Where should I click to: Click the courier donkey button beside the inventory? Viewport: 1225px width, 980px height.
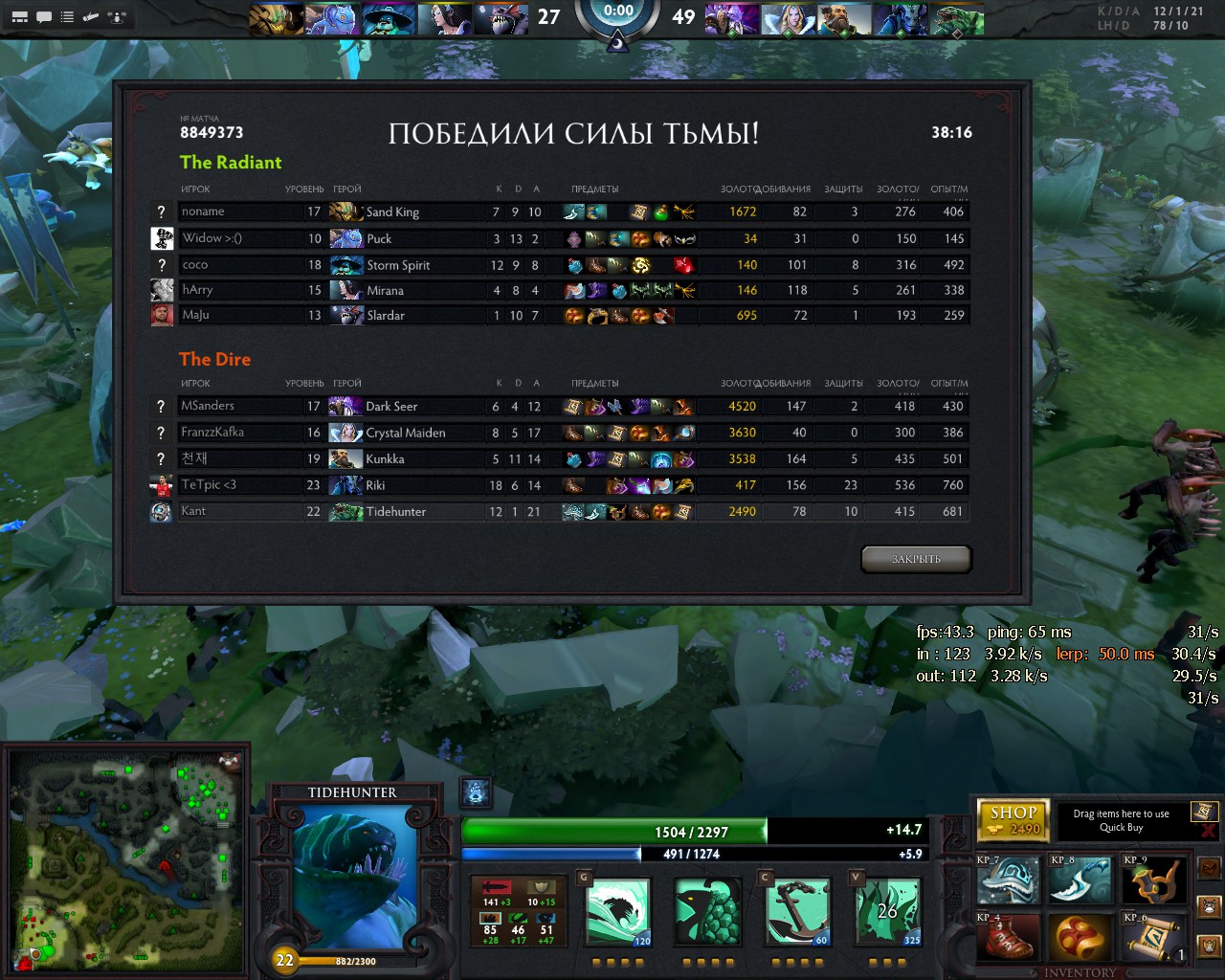tap(1210, 905)
